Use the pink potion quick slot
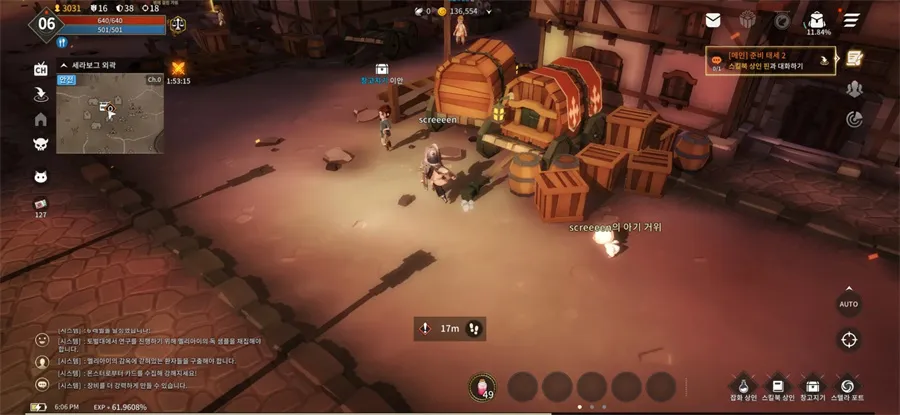 (482, 386)
